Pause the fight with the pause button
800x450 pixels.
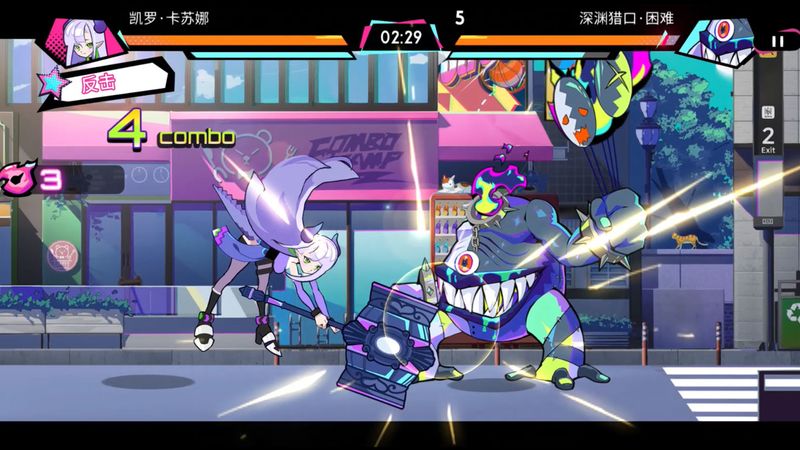777,42
